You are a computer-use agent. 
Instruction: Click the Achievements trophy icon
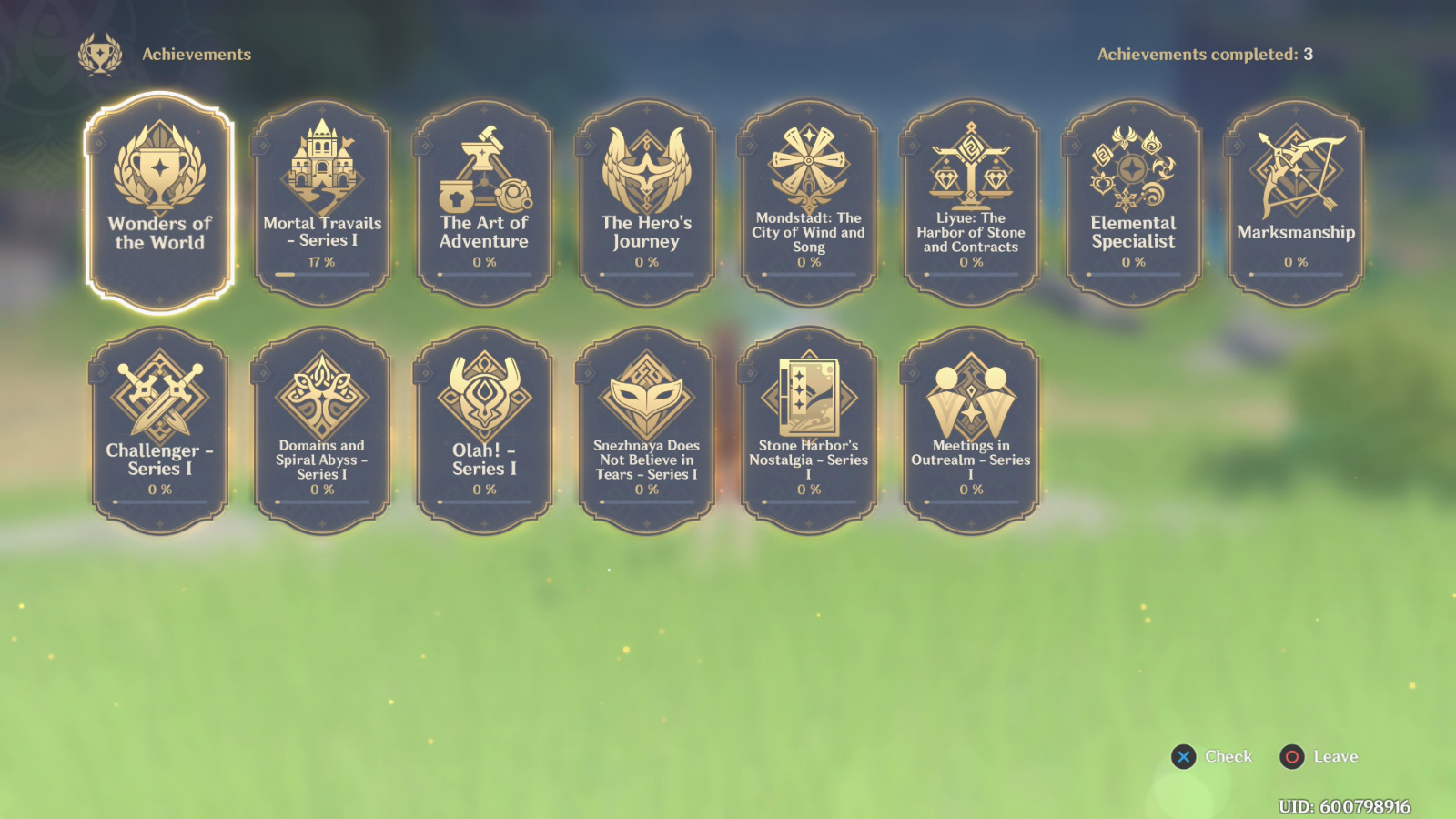pos(100,55)
